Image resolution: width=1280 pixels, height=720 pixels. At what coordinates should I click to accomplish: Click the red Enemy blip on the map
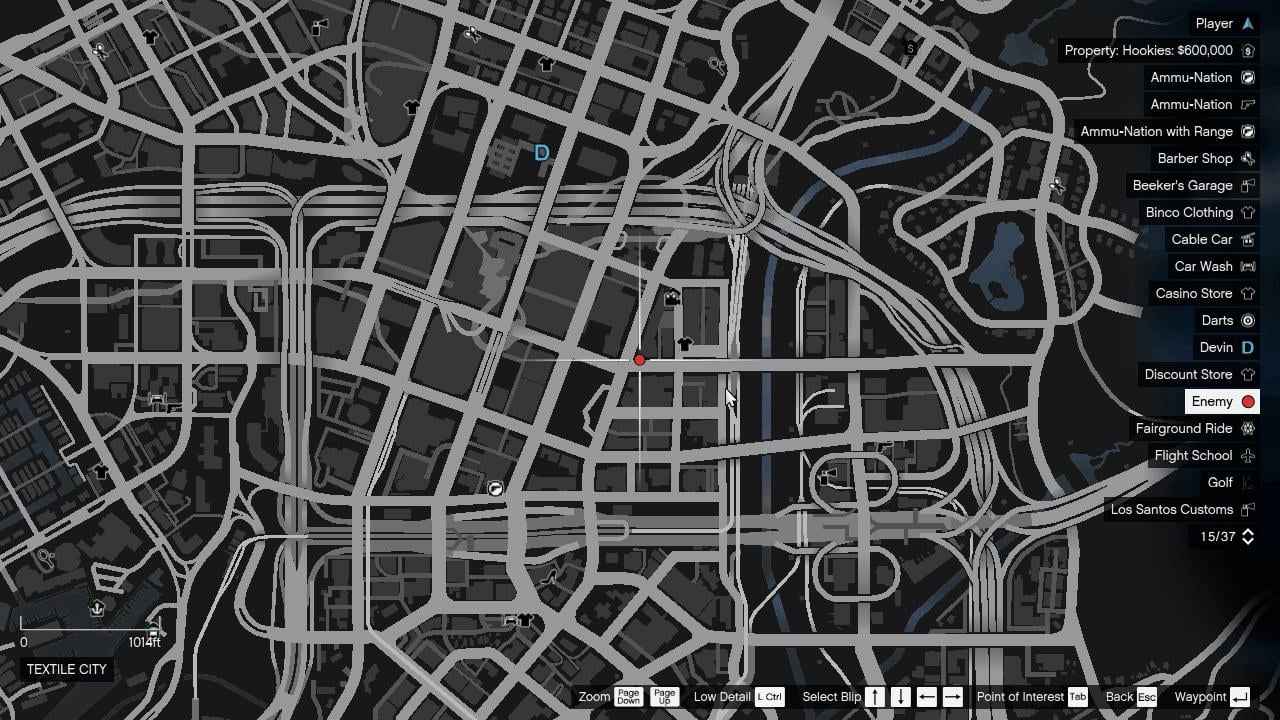640,359
